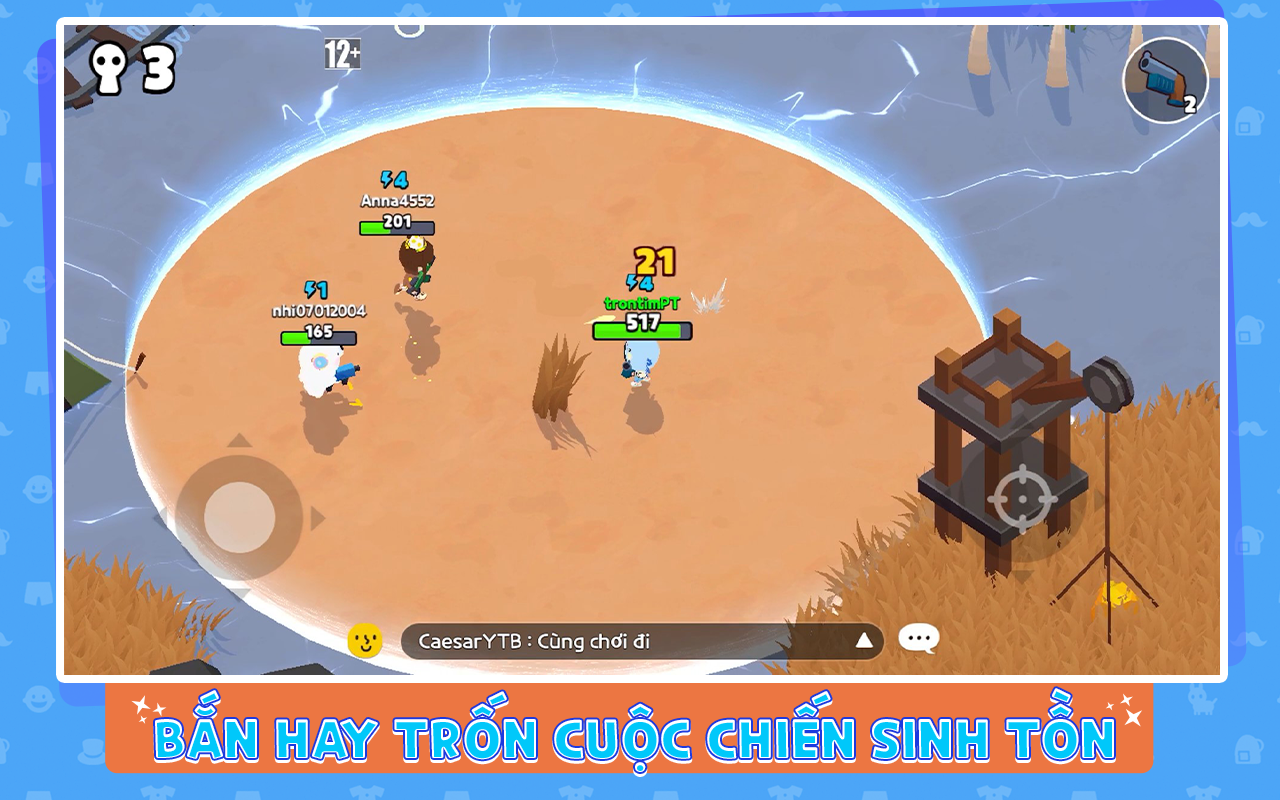Click the banner text at the bottom
The height and width of the screenshot is (800, 1280).
[640, 737]
